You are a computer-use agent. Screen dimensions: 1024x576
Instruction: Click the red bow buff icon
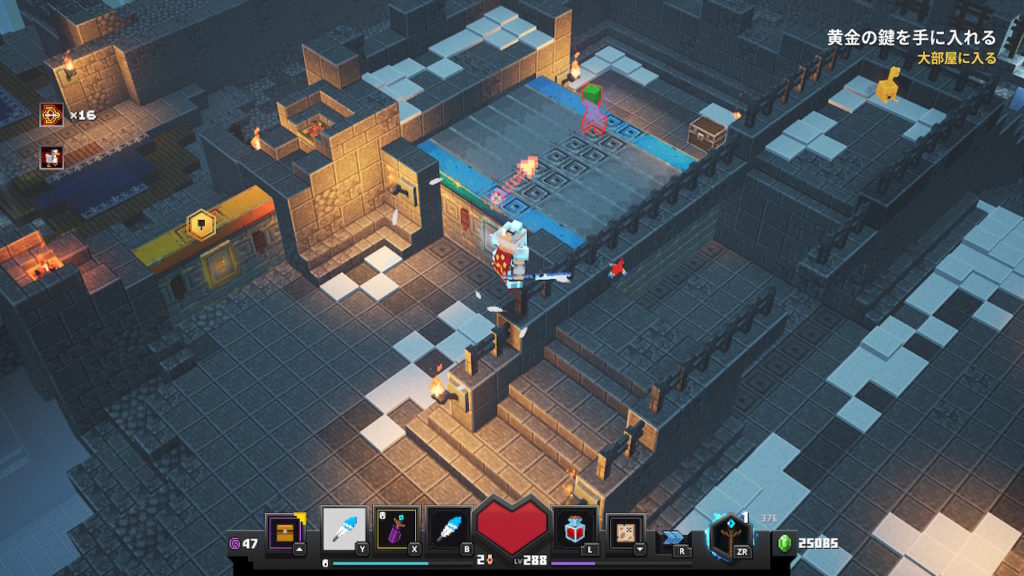point(52,115)
